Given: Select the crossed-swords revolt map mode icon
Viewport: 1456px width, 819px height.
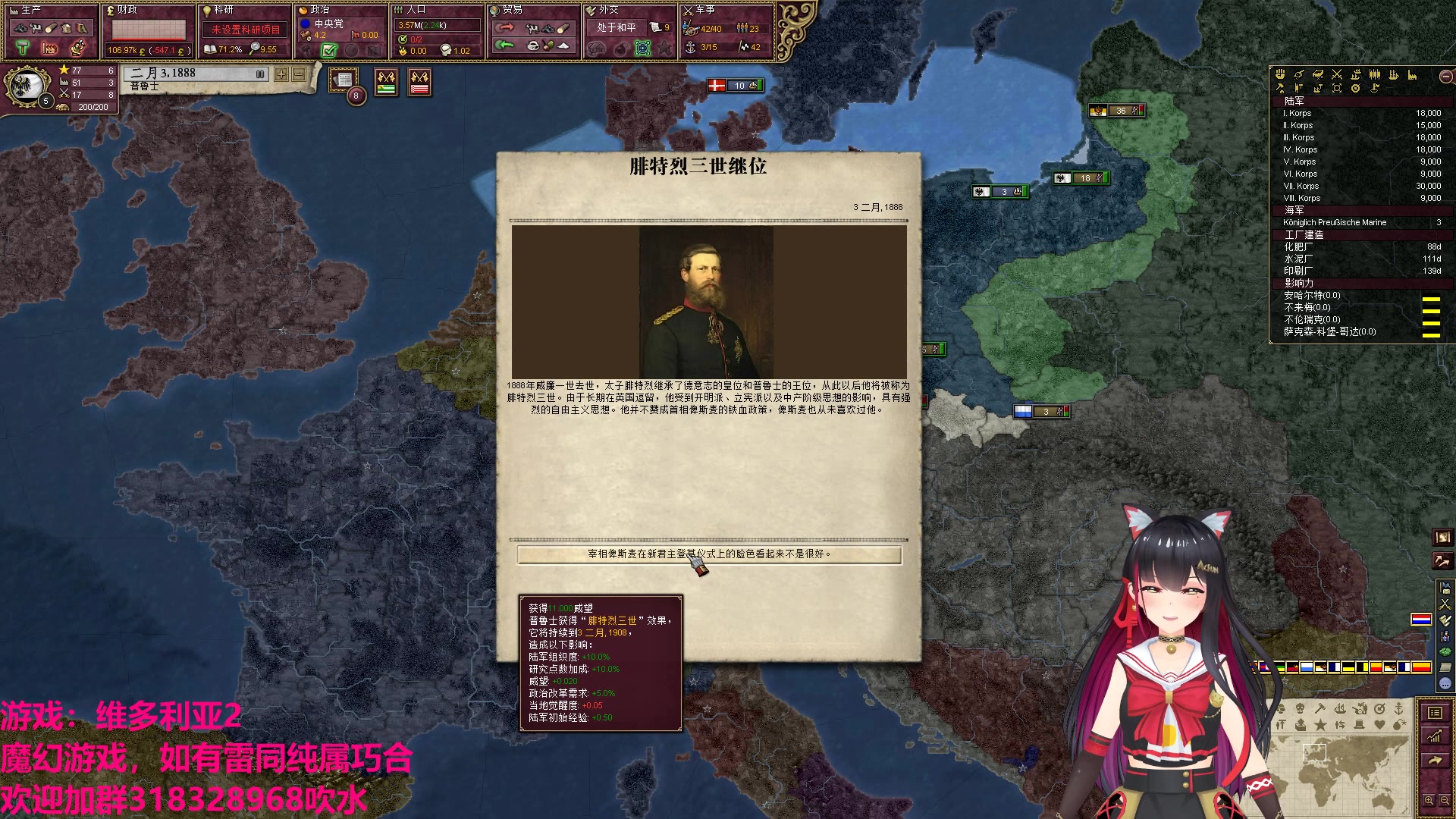Looking at the screenshot, I should [x=1336, y=74].
